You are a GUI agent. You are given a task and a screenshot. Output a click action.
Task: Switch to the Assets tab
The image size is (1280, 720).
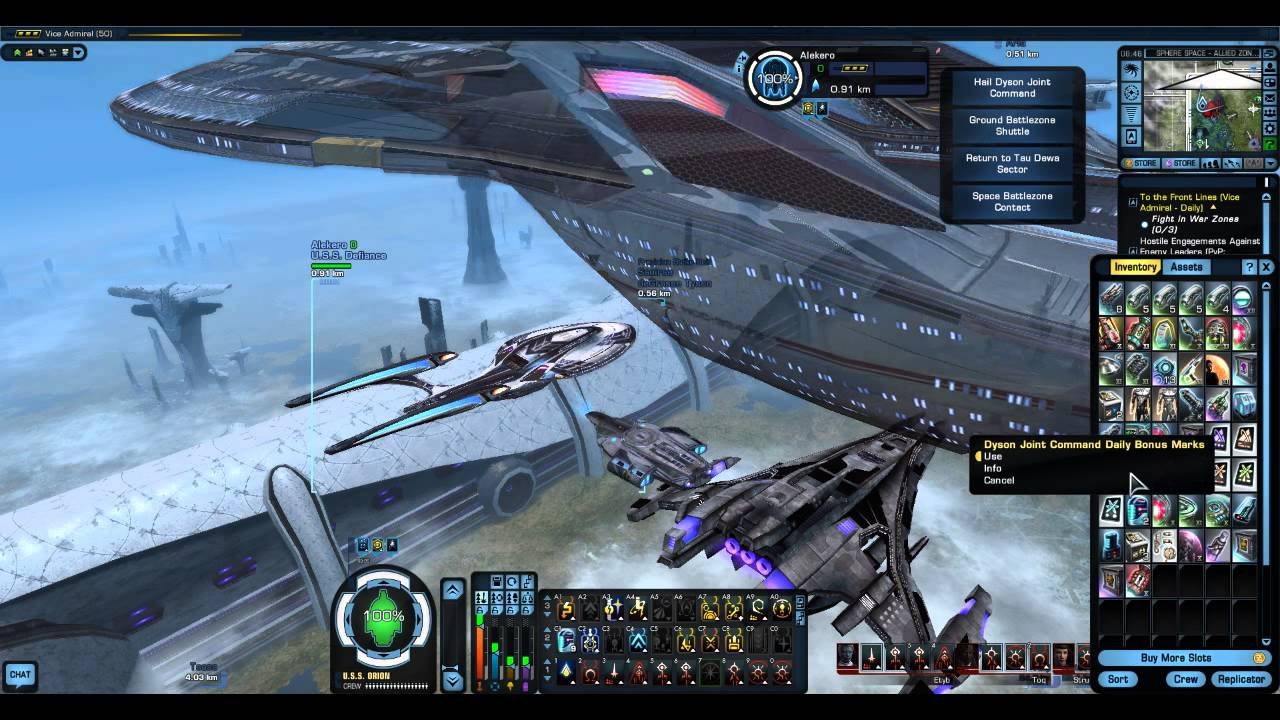[1186, 267]
